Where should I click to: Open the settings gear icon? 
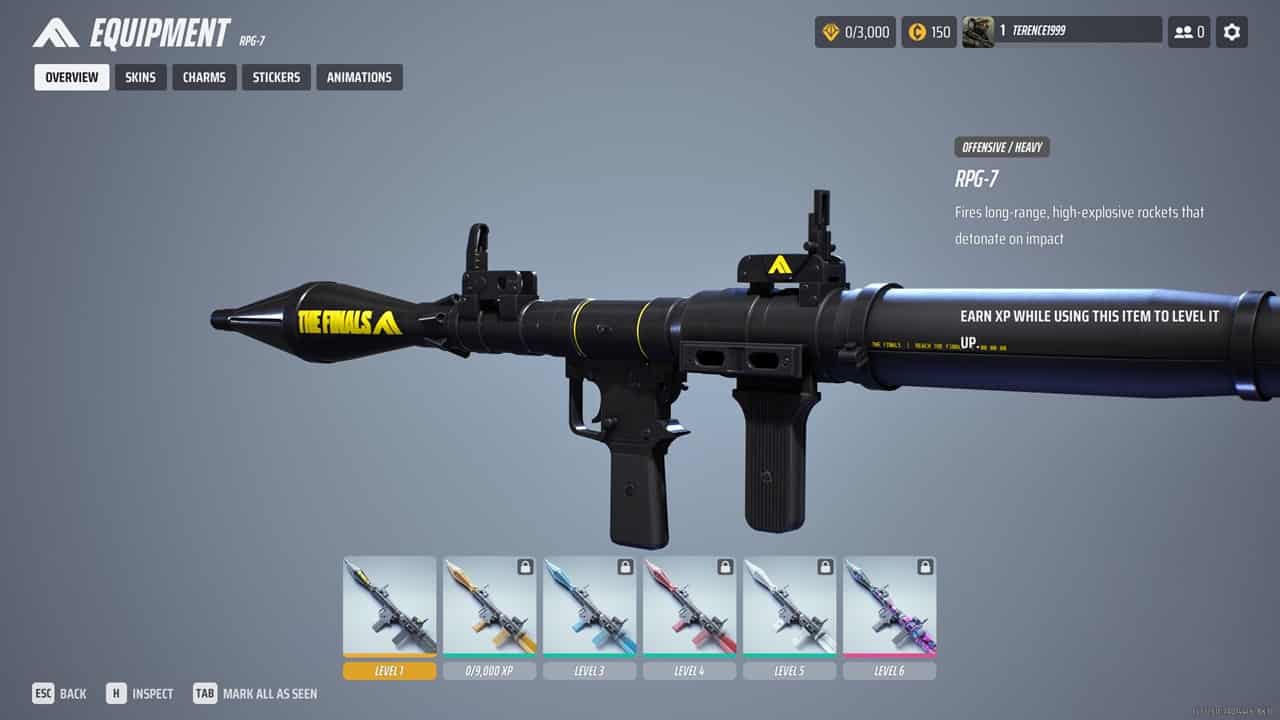click(1232, 32)
